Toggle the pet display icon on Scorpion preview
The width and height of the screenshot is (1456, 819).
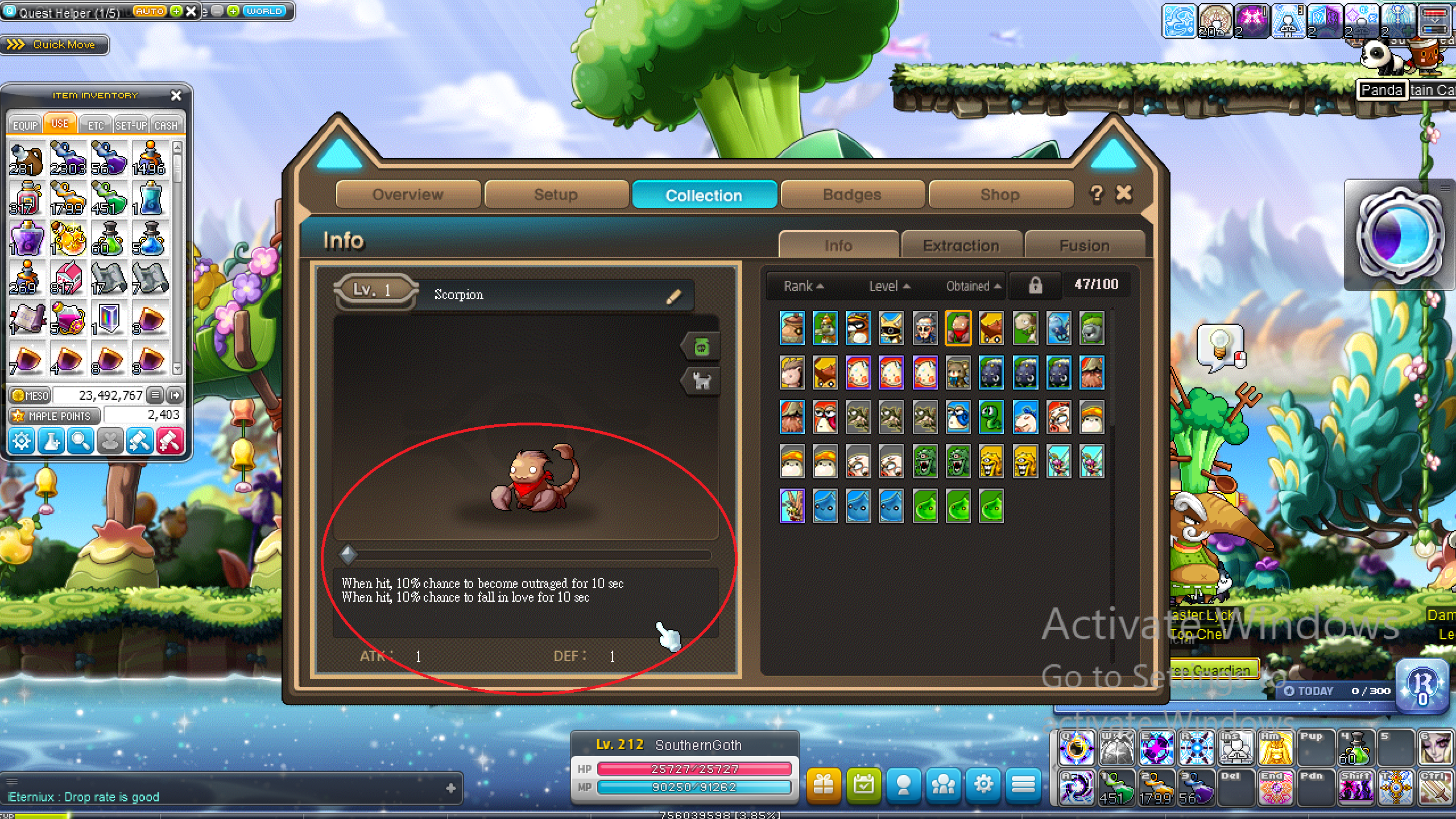[x=702, y=381]
